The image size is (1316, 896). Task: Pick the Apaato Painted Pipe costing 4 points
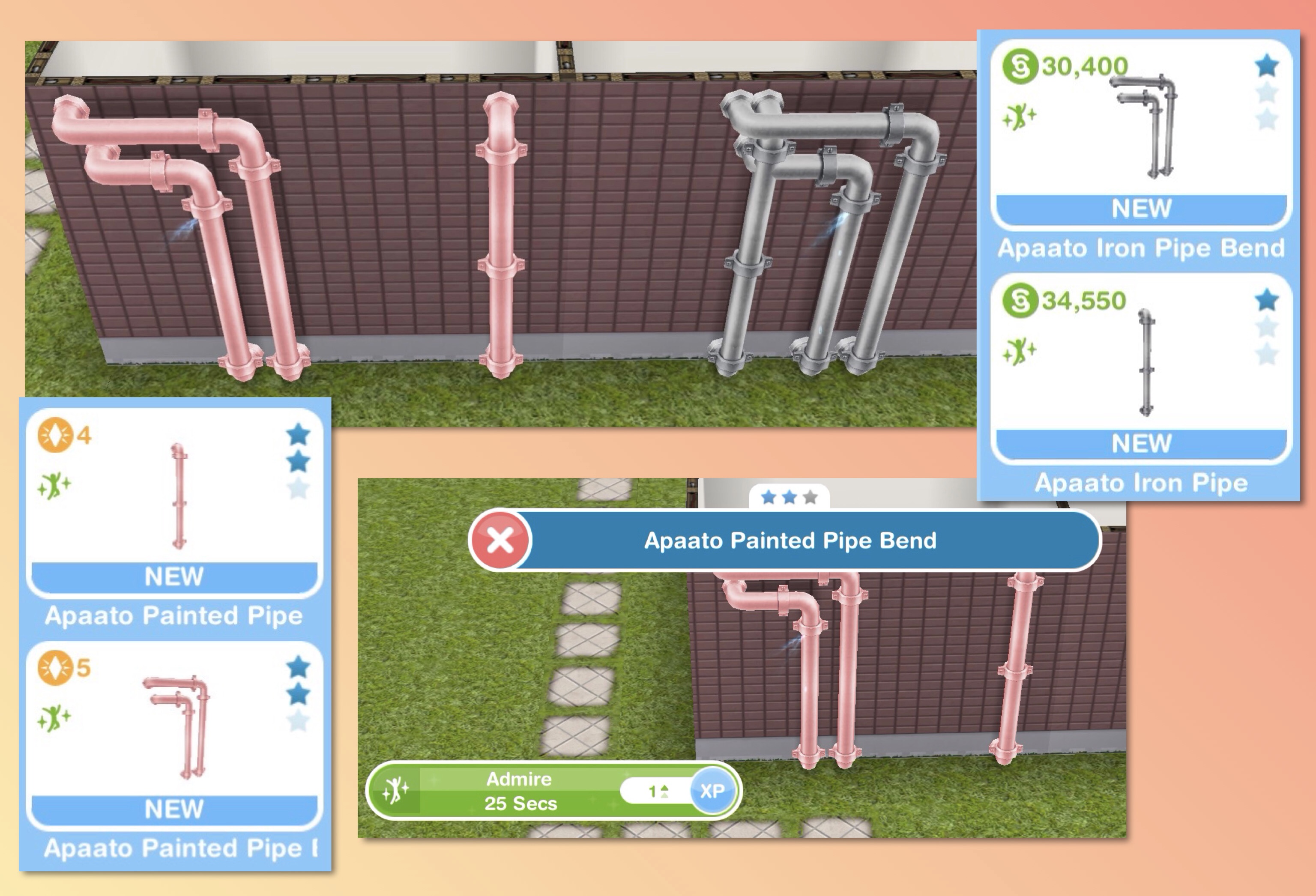point(174,501)
